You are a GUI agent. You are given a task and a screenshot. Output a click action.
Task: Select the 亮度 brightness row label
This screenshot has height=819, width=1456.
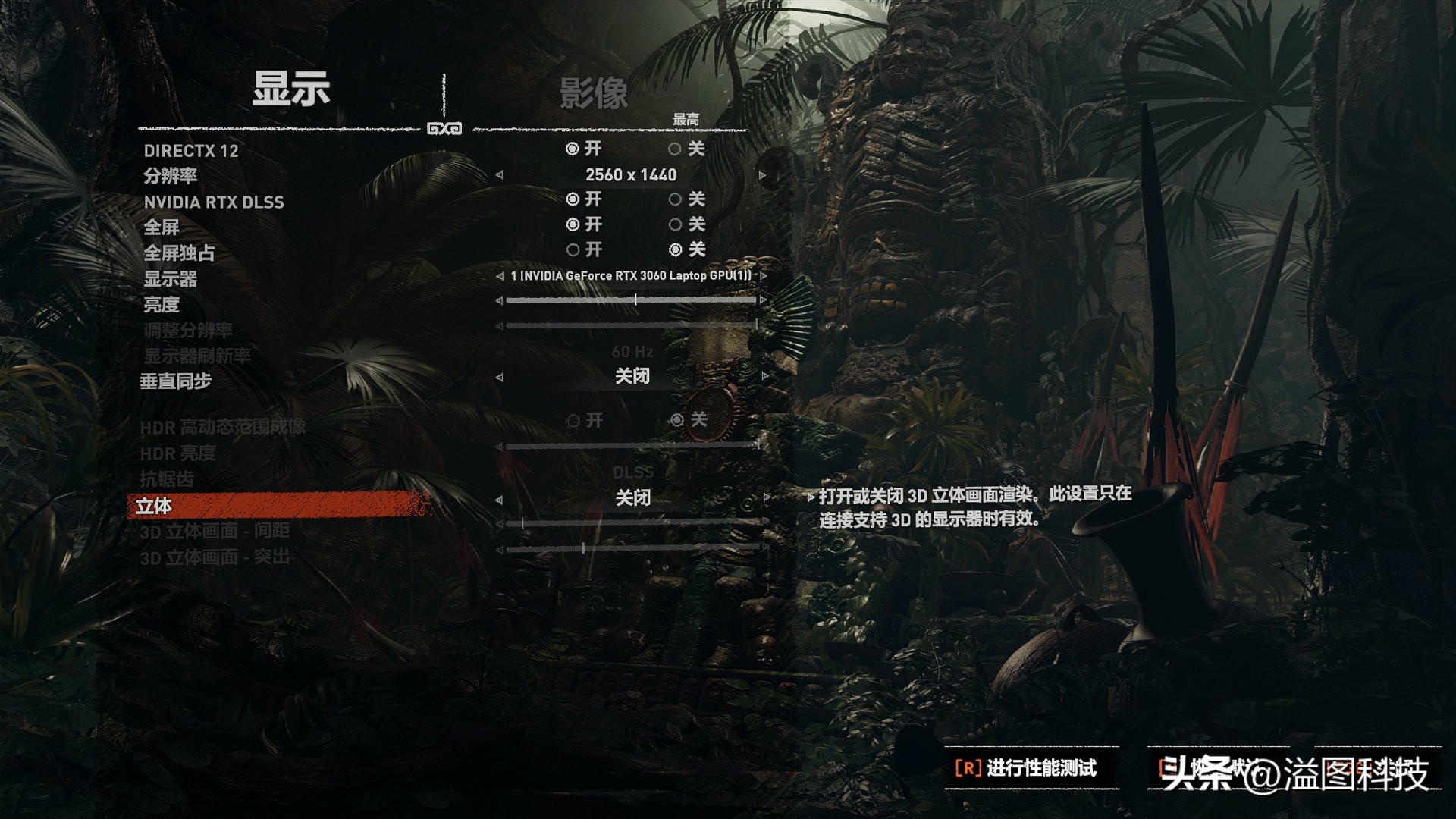pos(162,305)
